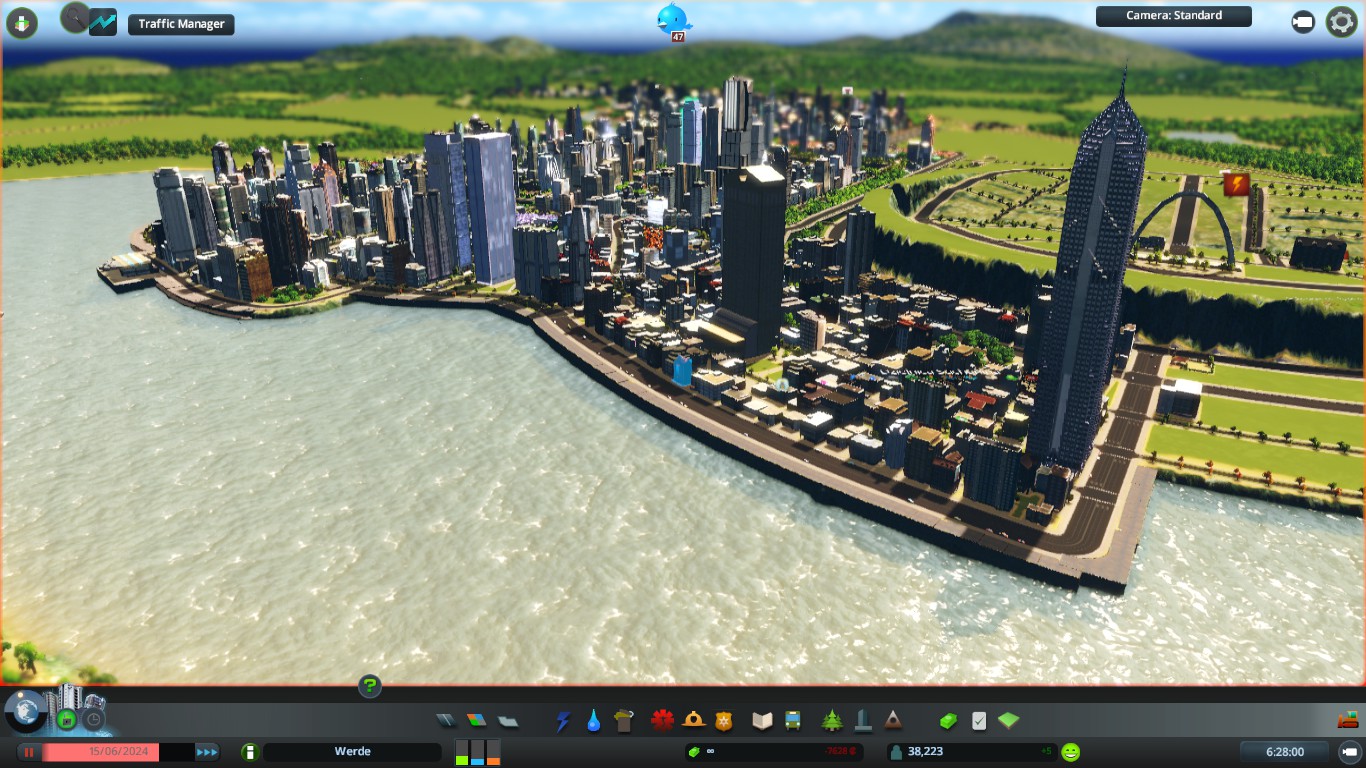Activate the bulldozer tool
This screenshot has width=1366, height=768.
tap(1348, 719)
